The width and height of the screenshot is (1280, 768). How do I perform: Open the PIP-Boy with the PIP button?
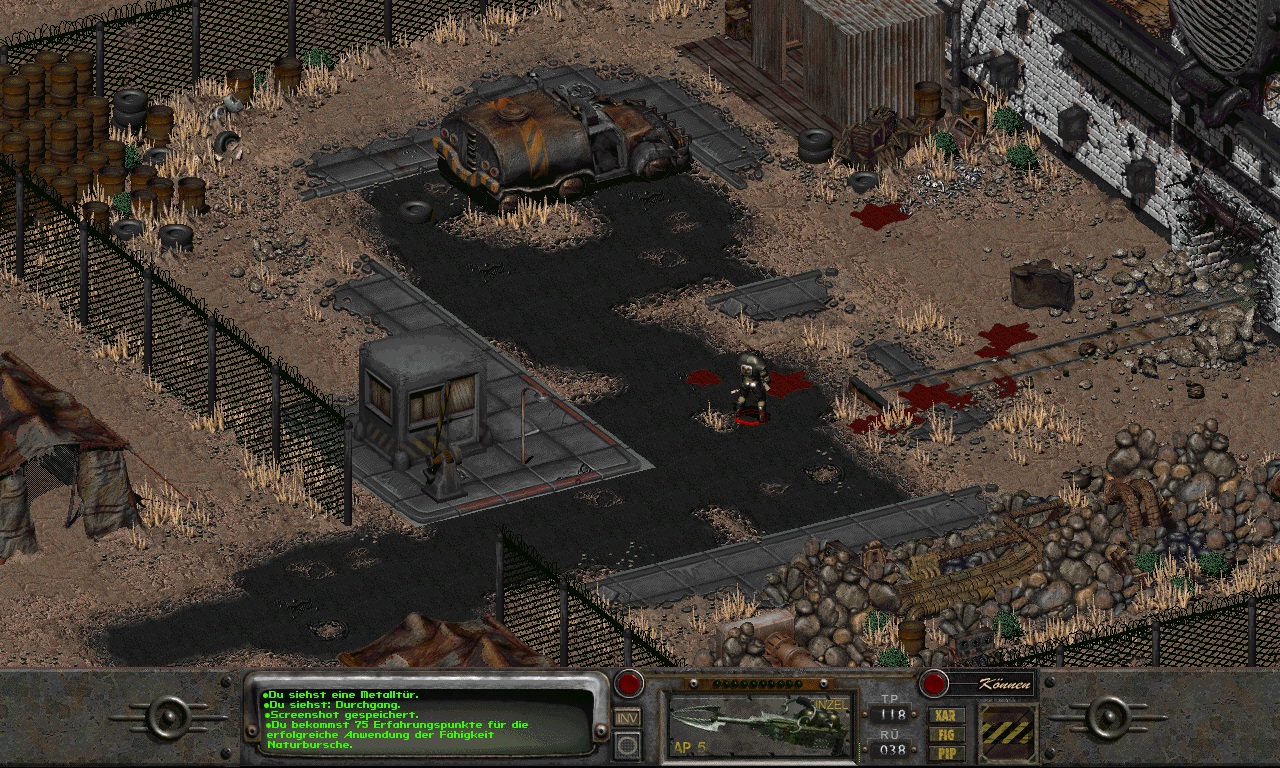point(946,750)
